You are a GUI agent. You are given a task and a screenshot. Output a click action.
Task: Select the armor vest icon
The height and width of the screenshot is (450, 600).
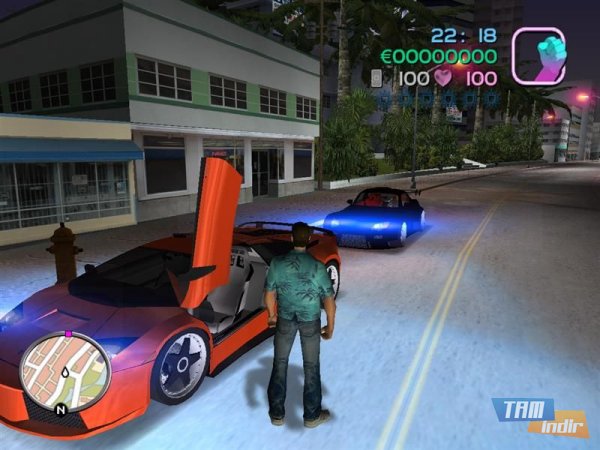(376, 77)
